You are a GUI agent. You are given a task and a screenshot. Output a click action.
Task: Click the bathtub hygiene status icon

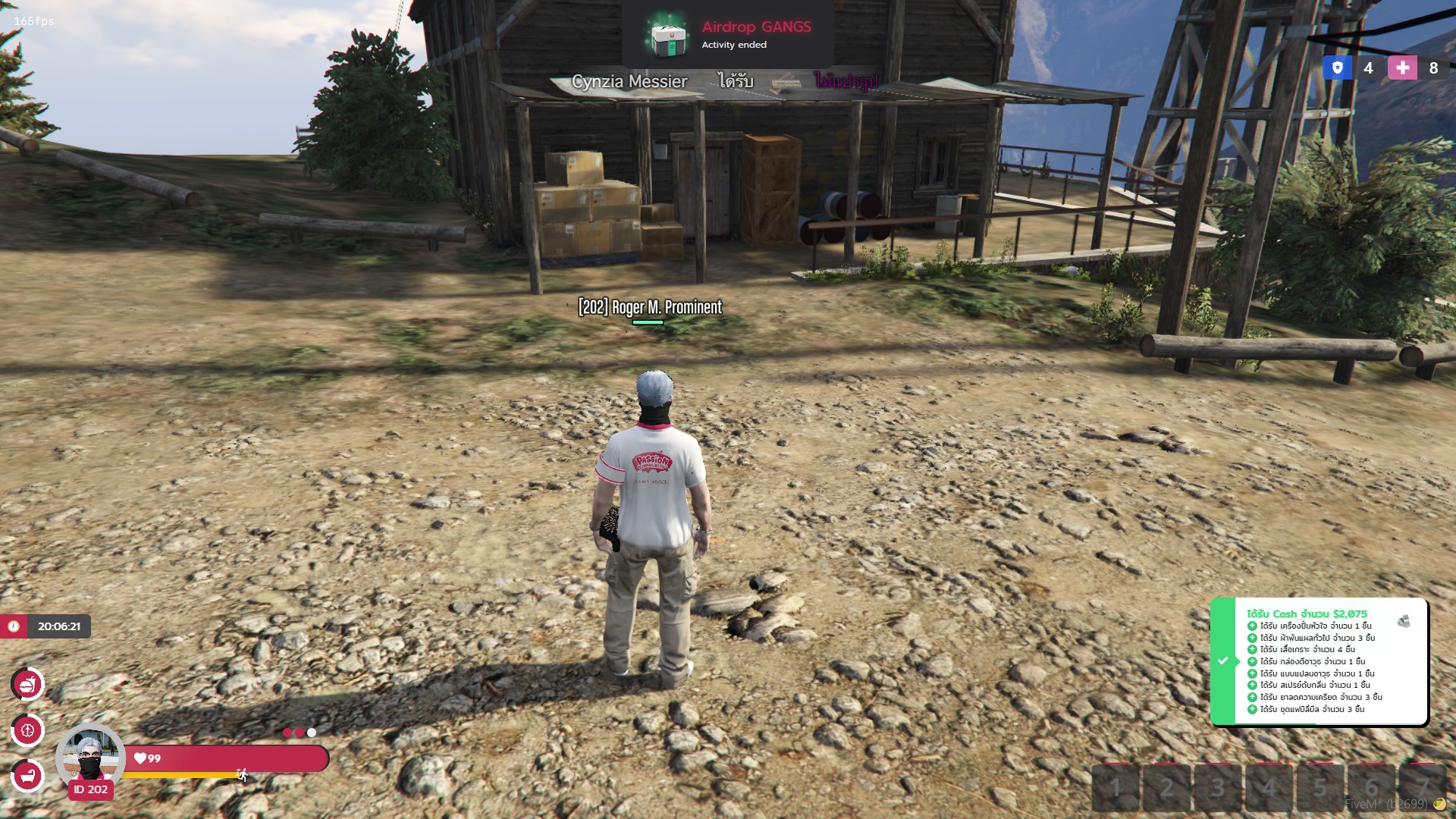tap(28, 776)
